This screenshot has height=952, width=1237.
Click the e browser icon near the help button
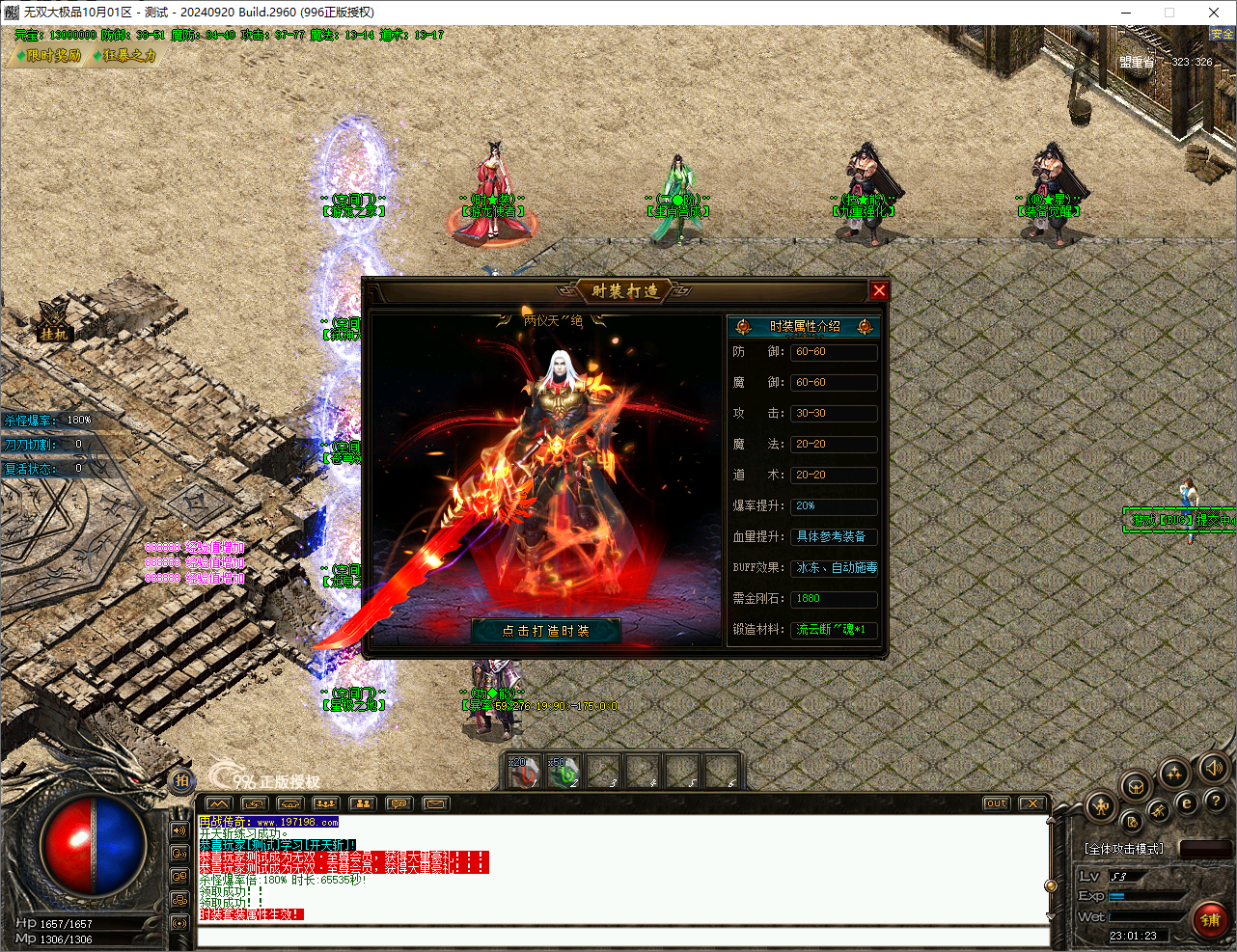pos(1187,803)
